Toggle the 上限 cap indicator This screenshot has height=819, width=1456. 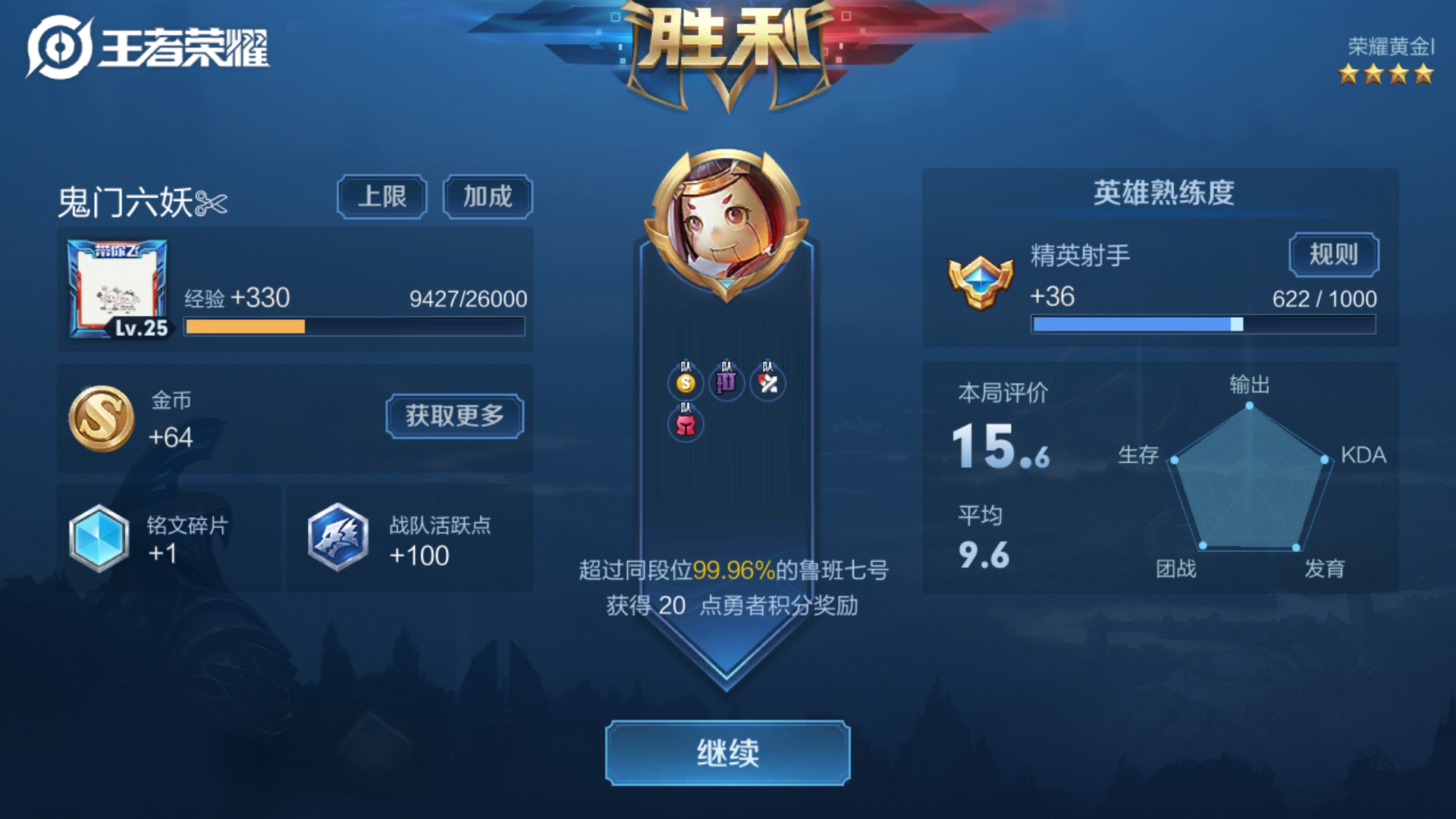(381, 196)
